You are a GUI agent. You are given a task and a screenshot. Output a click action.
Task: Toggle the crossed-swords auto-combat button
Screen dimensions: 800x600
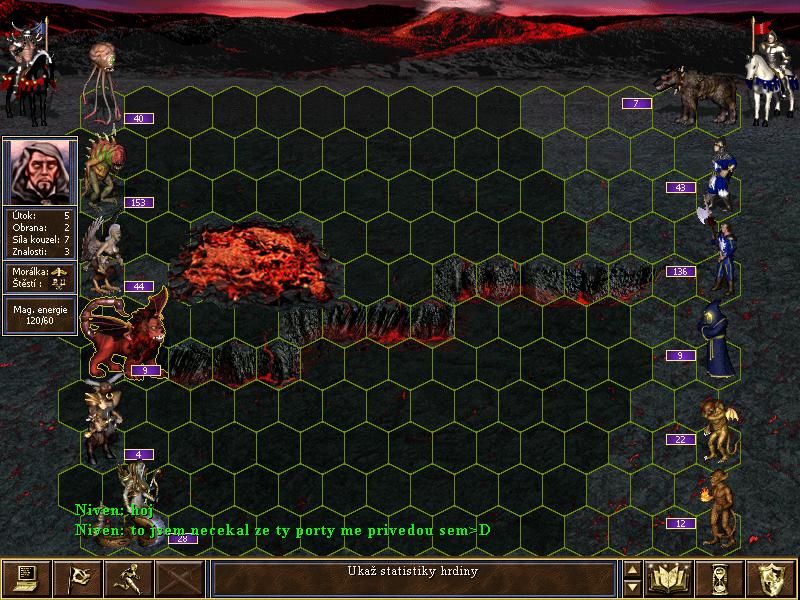click(181, 577)
